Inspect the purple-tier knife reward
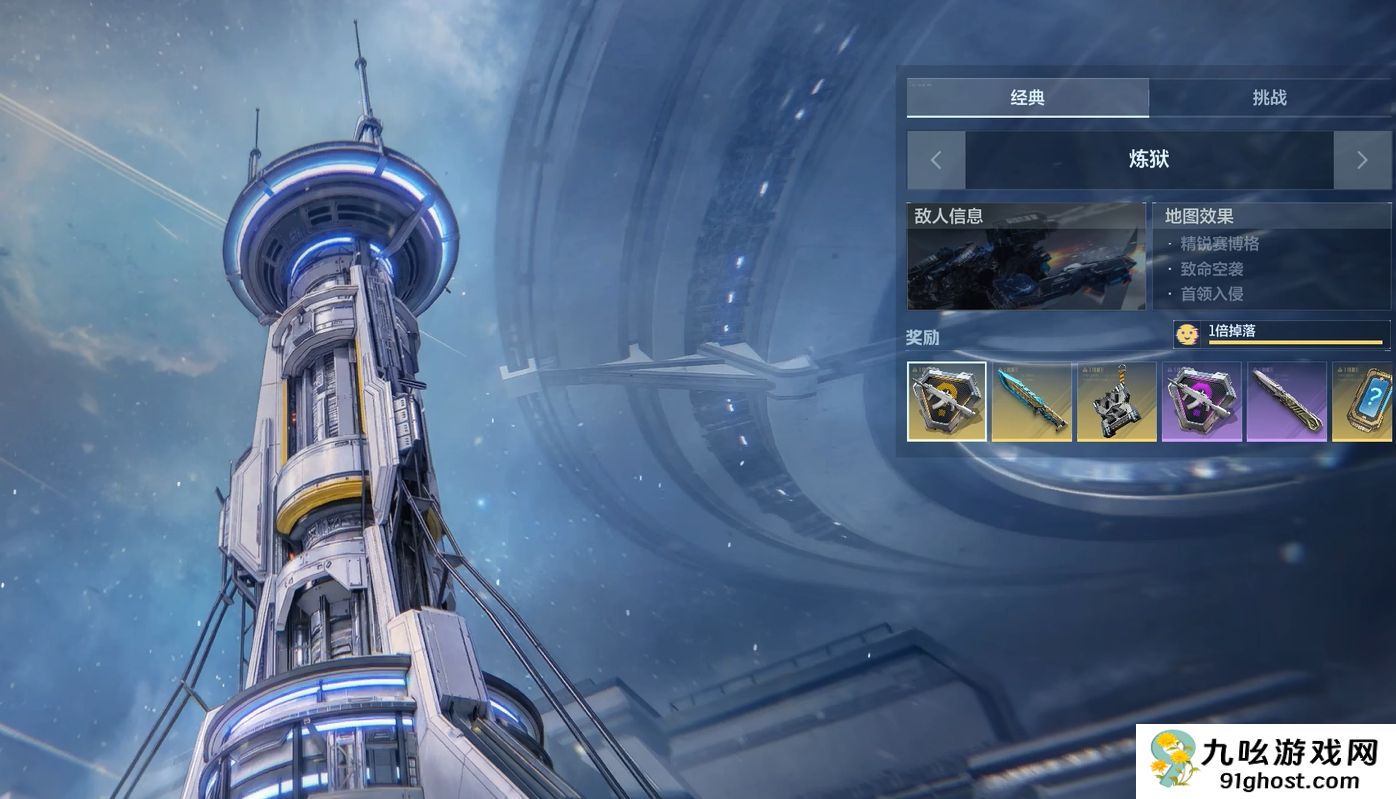The width and height of the screenshot is (1396, 799). [1286, 401]
